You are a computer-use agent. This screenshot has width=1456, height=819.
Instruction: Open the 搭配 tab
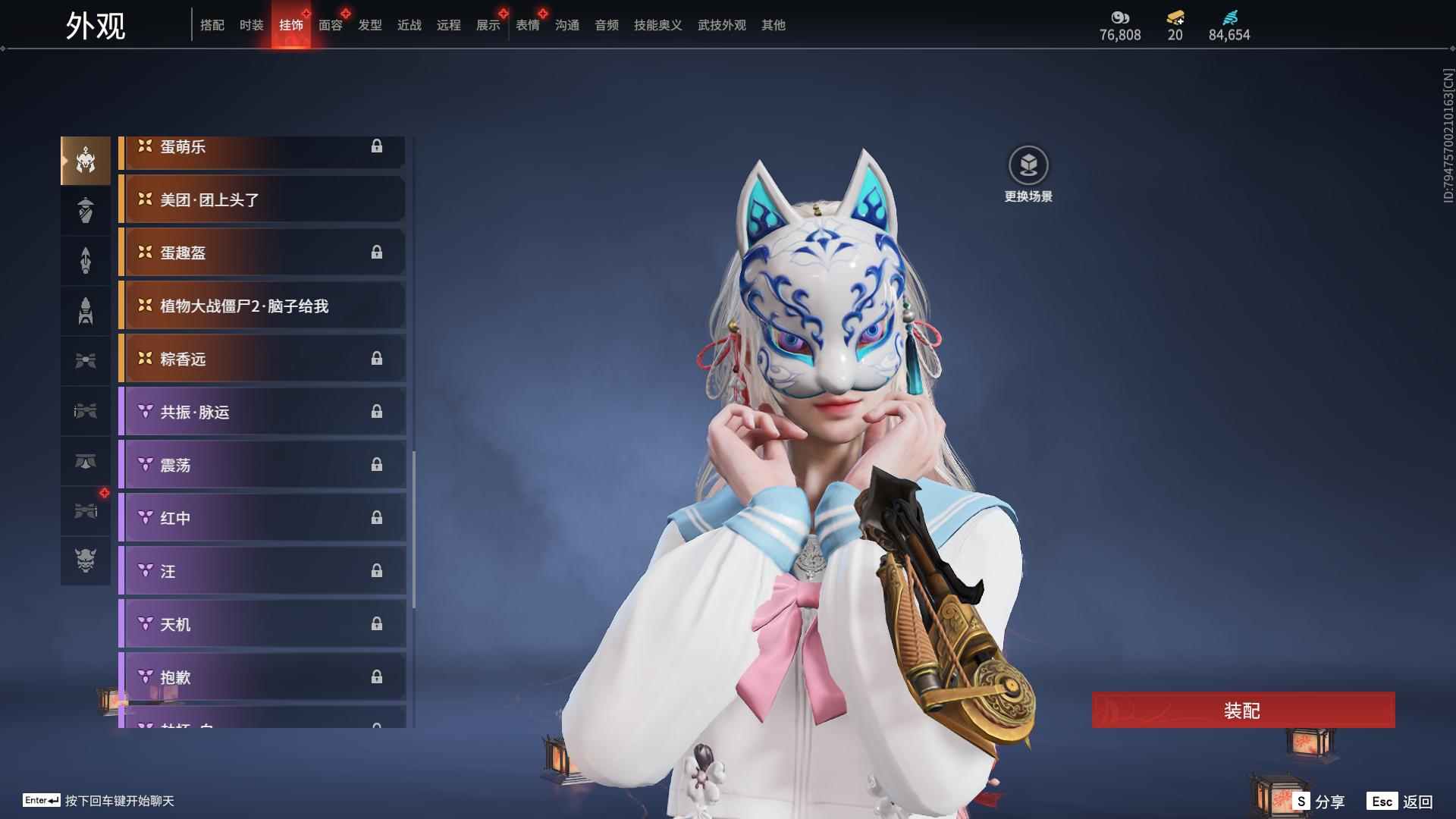click(x=212, y=25)
